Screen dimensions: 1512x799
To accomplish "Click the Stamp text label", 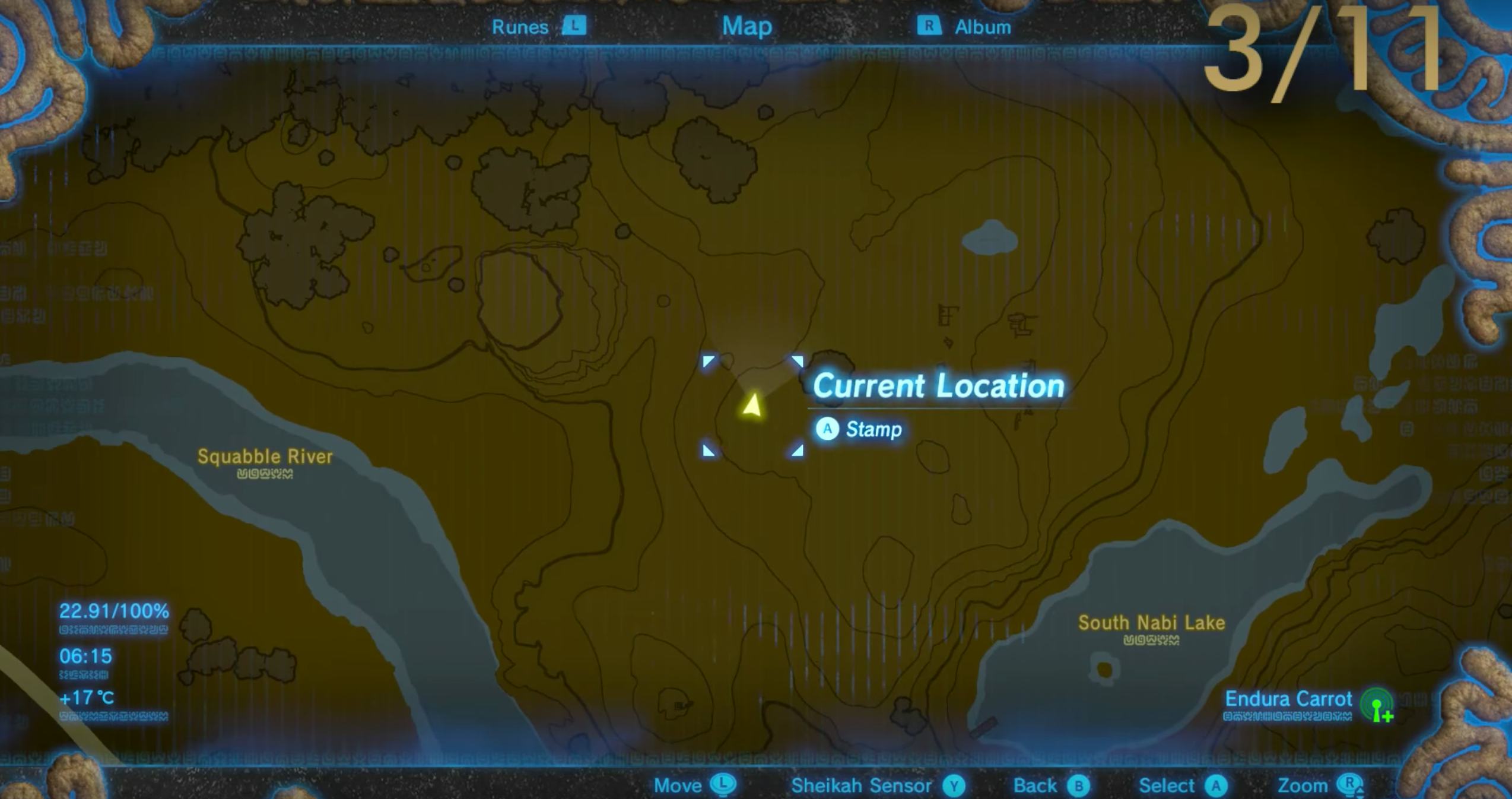I will (873, 429).
